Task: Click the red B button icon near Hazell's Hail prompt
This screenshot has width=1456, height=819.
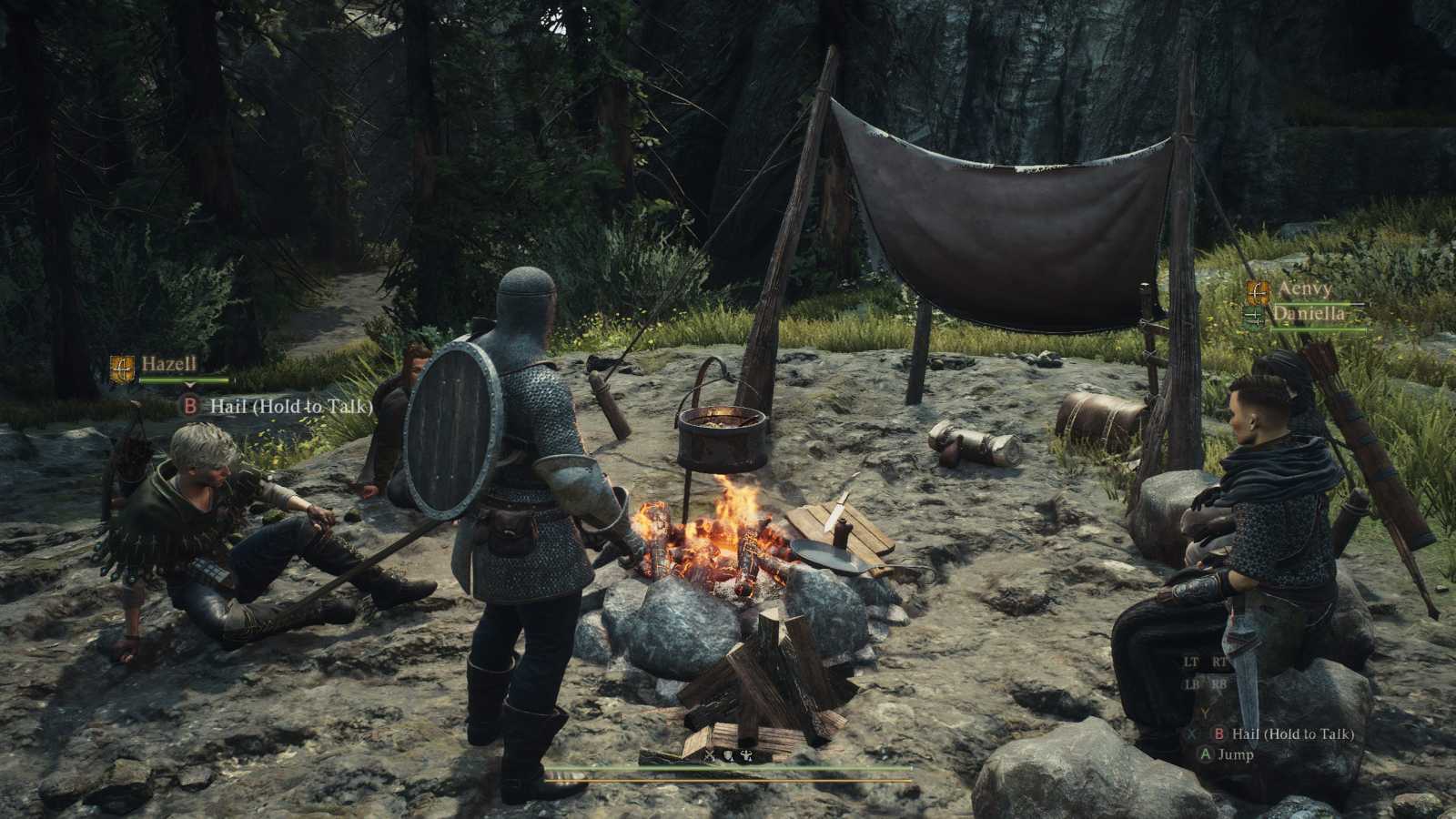Action: (190, 406)
